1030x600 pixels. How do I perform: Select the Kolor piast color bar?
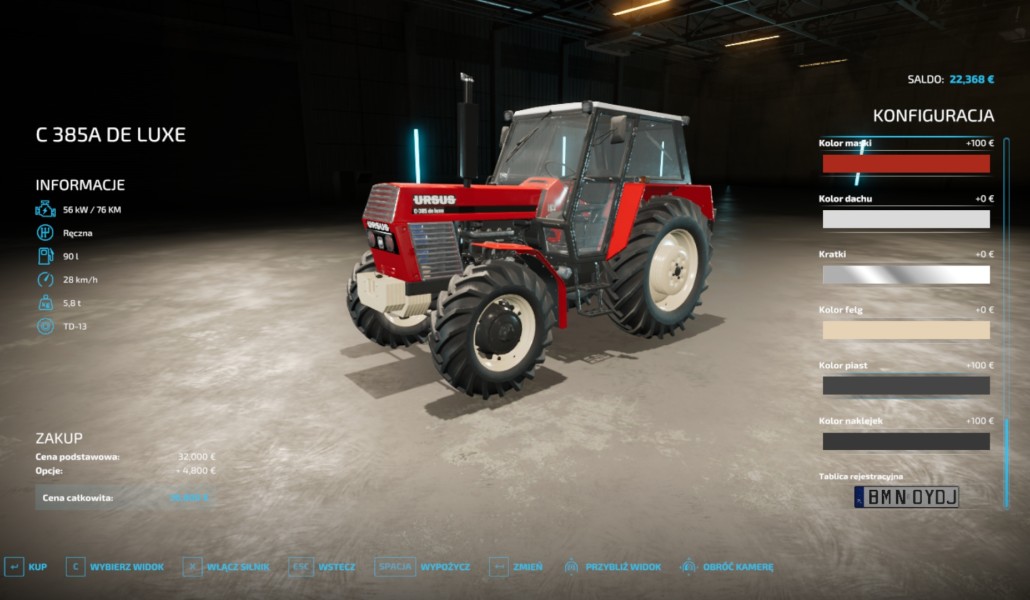905,385
